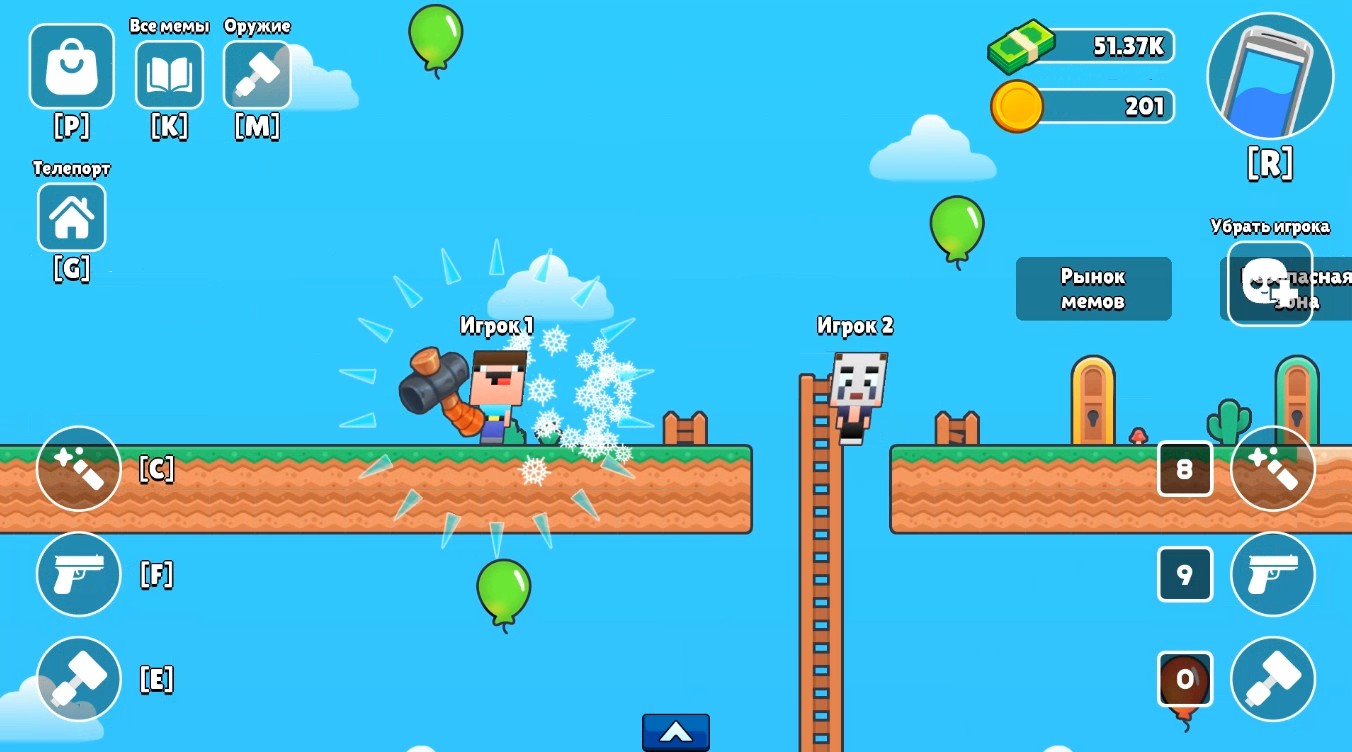
Task: Tap the magic wand icon on the right side
Action: [1272, 468]
